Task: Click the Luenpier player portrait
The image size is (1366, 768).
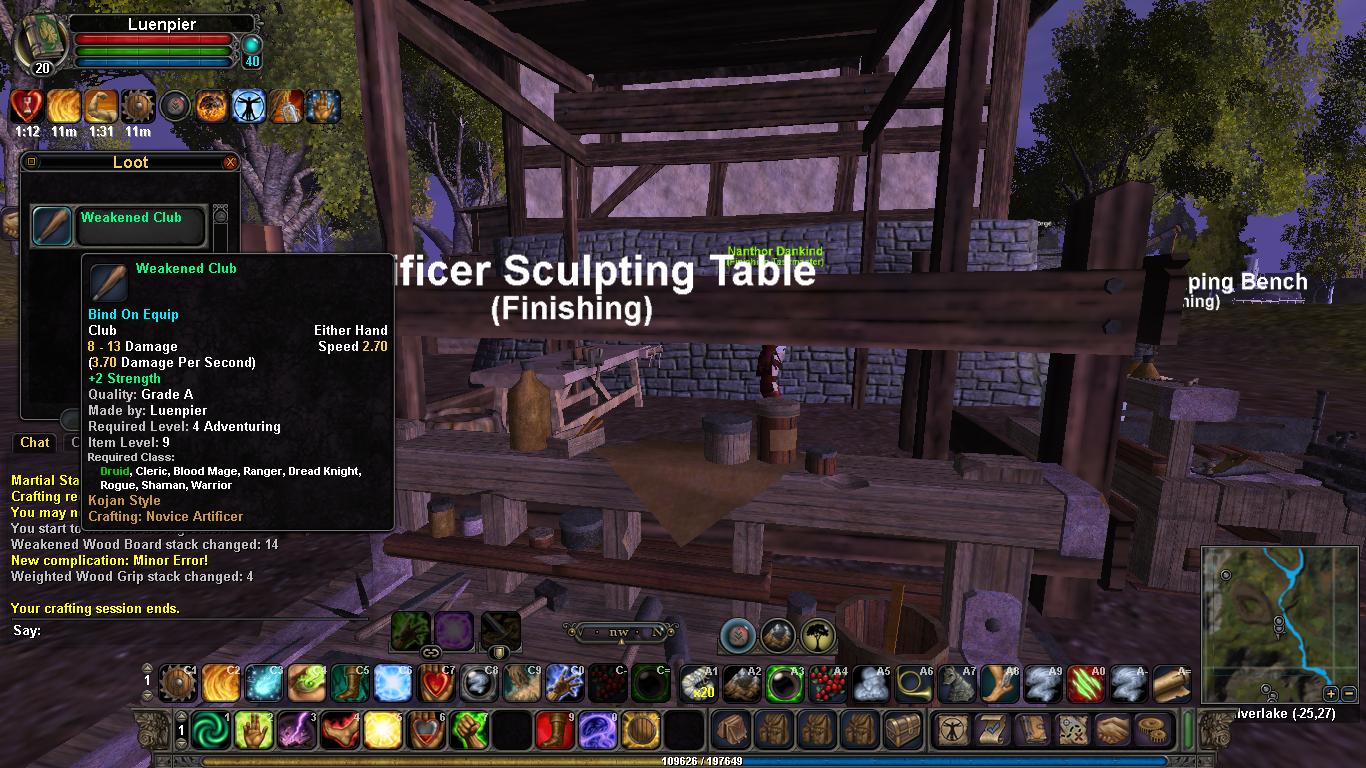Action: 42,44
